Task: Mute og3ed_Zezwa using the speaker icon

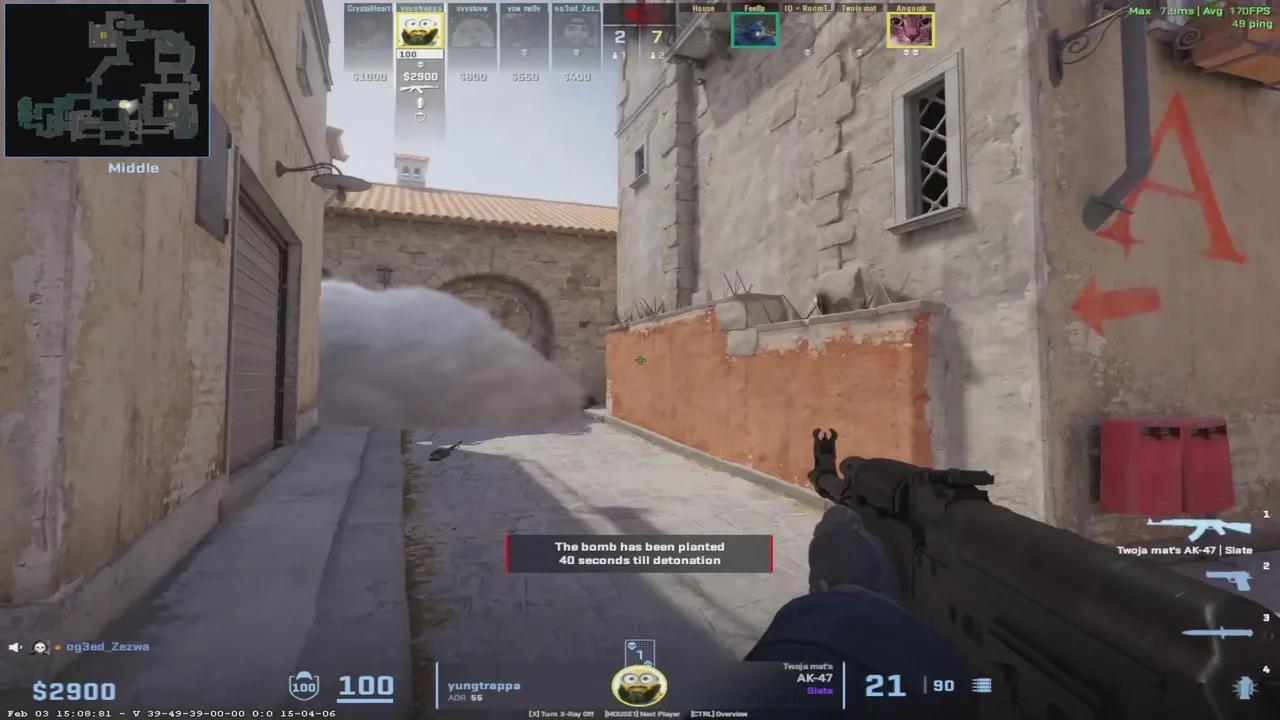Action: (x=12, y=647)
